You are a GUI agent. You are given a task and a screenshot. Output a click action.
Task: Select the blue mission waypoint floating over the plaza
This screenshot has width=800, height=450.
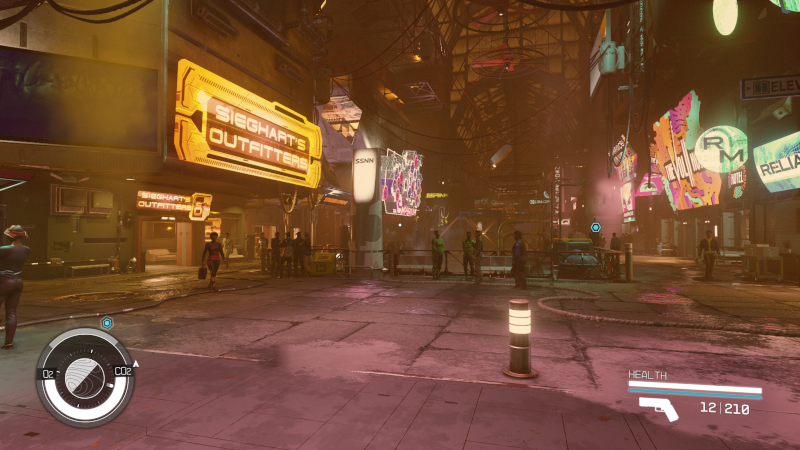pyautogui.click(x=595, y=227)
